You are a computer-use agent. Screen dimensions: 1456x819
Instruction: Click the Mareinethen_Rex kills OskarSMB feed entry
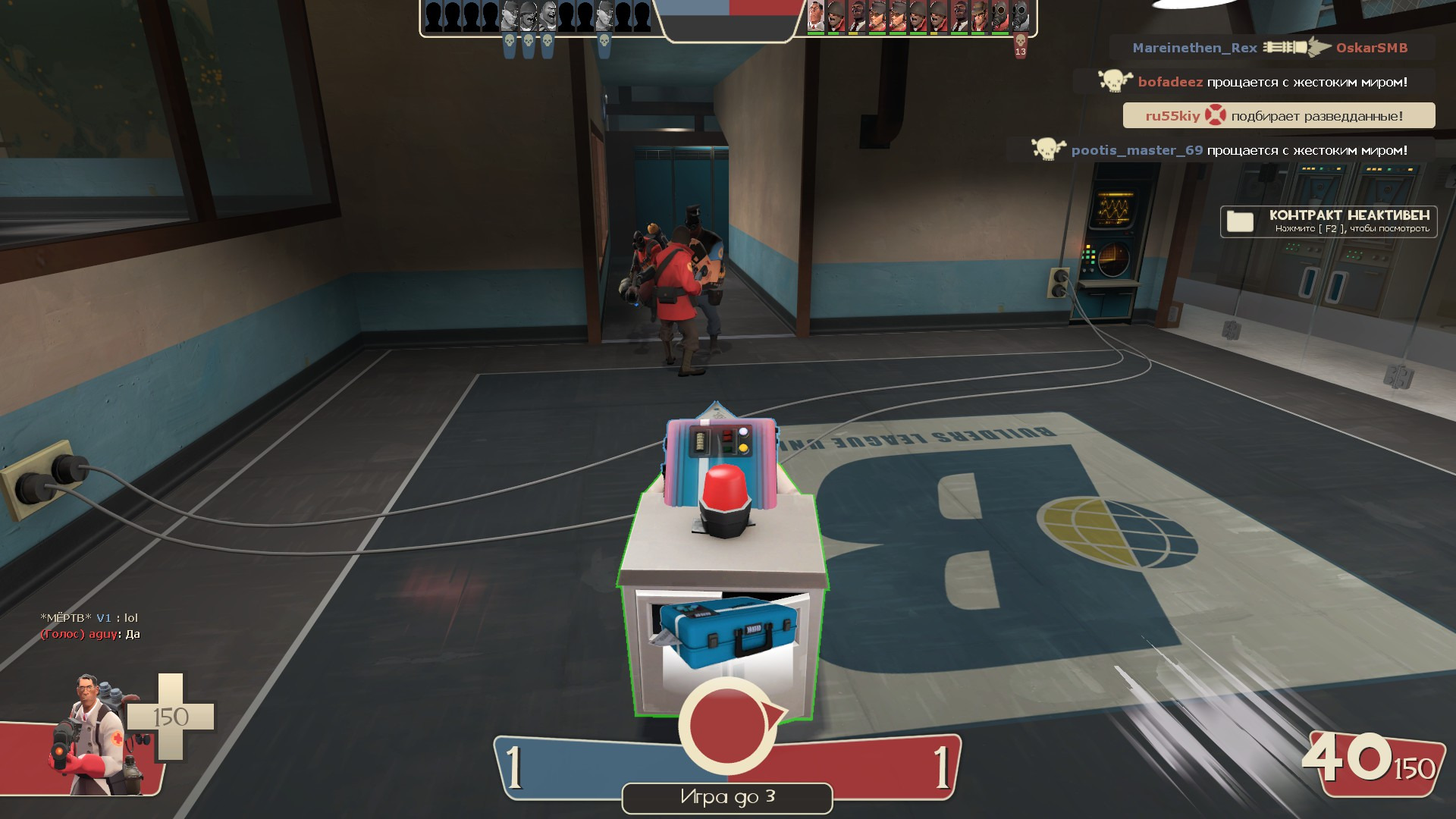[1270, 48]
